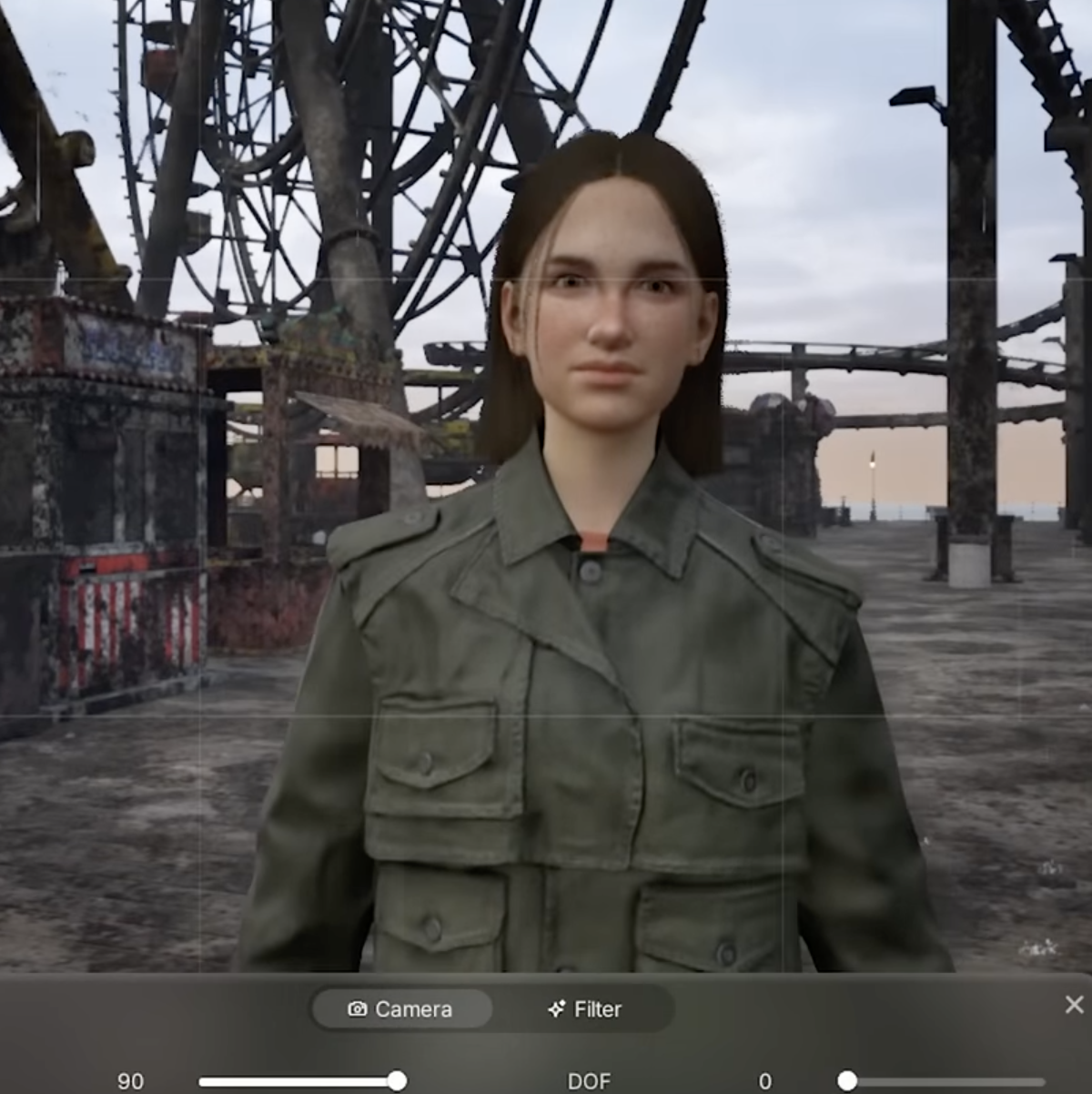The width and height of the screenshot is (1092, 1094).
Task: Click the slider handle set to 90
Action: [x=397, y=1080]
